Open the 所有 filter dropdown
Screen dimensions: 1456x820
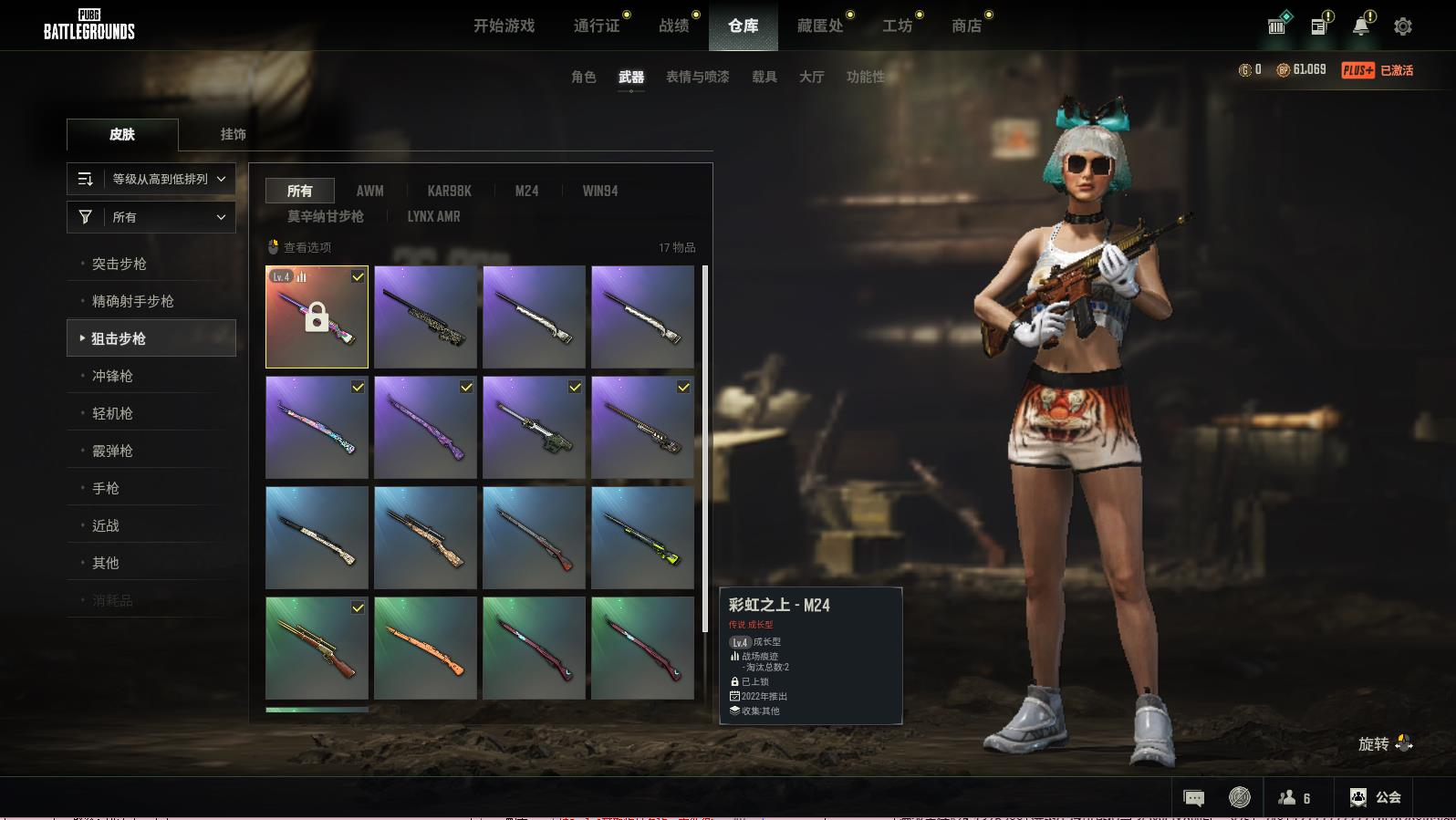[x=151, y=217]
